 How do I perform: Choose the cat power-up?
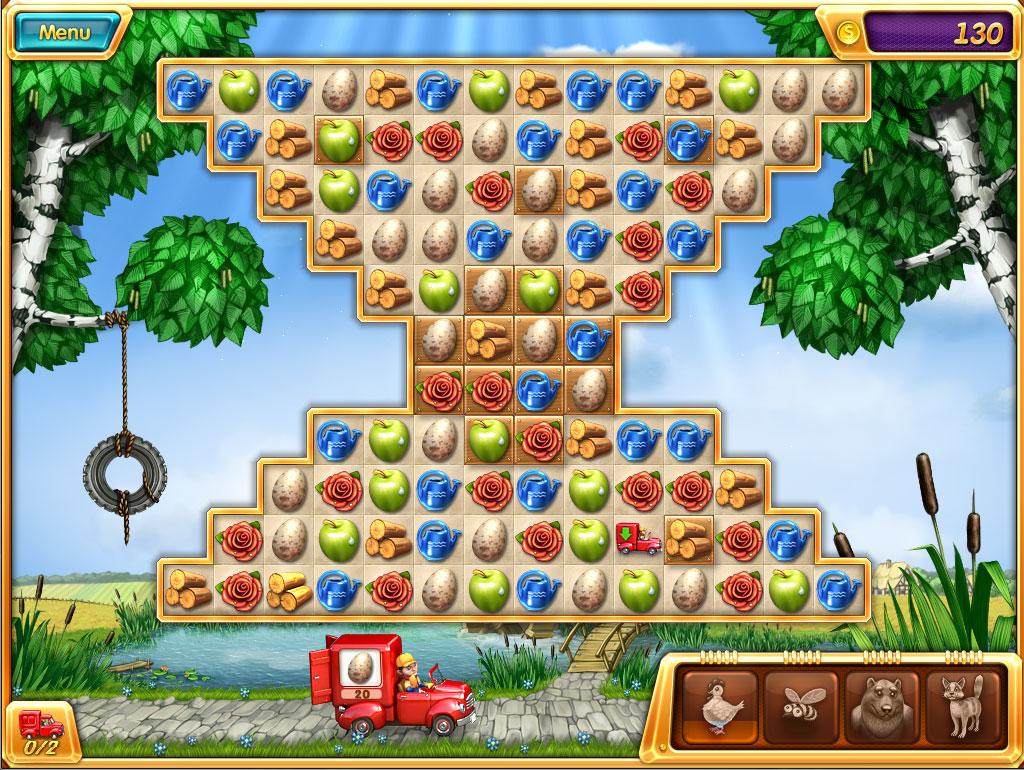(962, 707)
